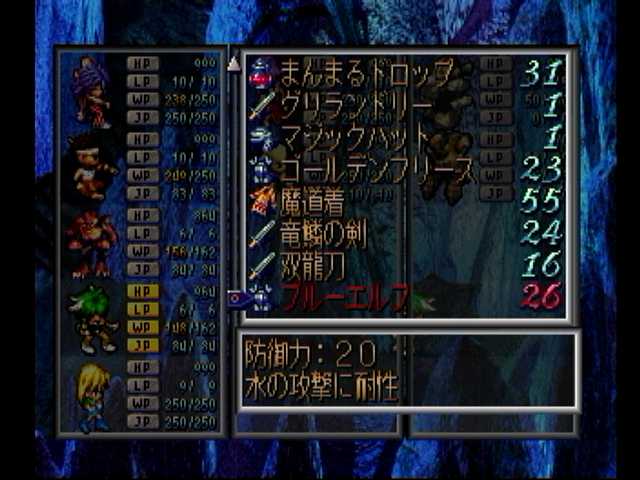Select the ゴールデンフリース armor entry
Viewport: 640px width, 480px height.
click(x=375, y=169)
